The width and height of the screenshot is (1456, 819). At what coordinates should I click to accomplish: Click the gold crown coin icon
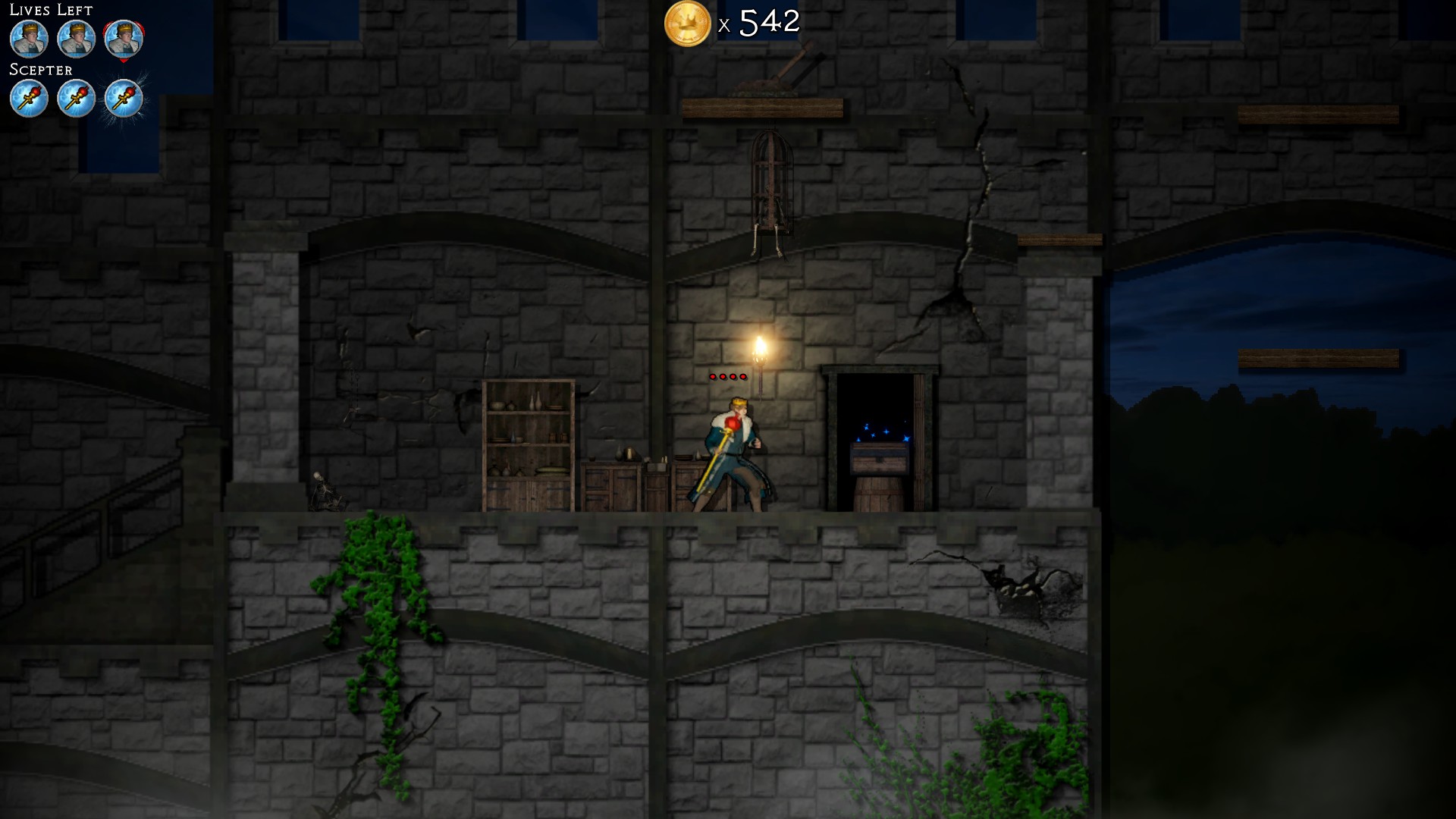pos(689,24)
